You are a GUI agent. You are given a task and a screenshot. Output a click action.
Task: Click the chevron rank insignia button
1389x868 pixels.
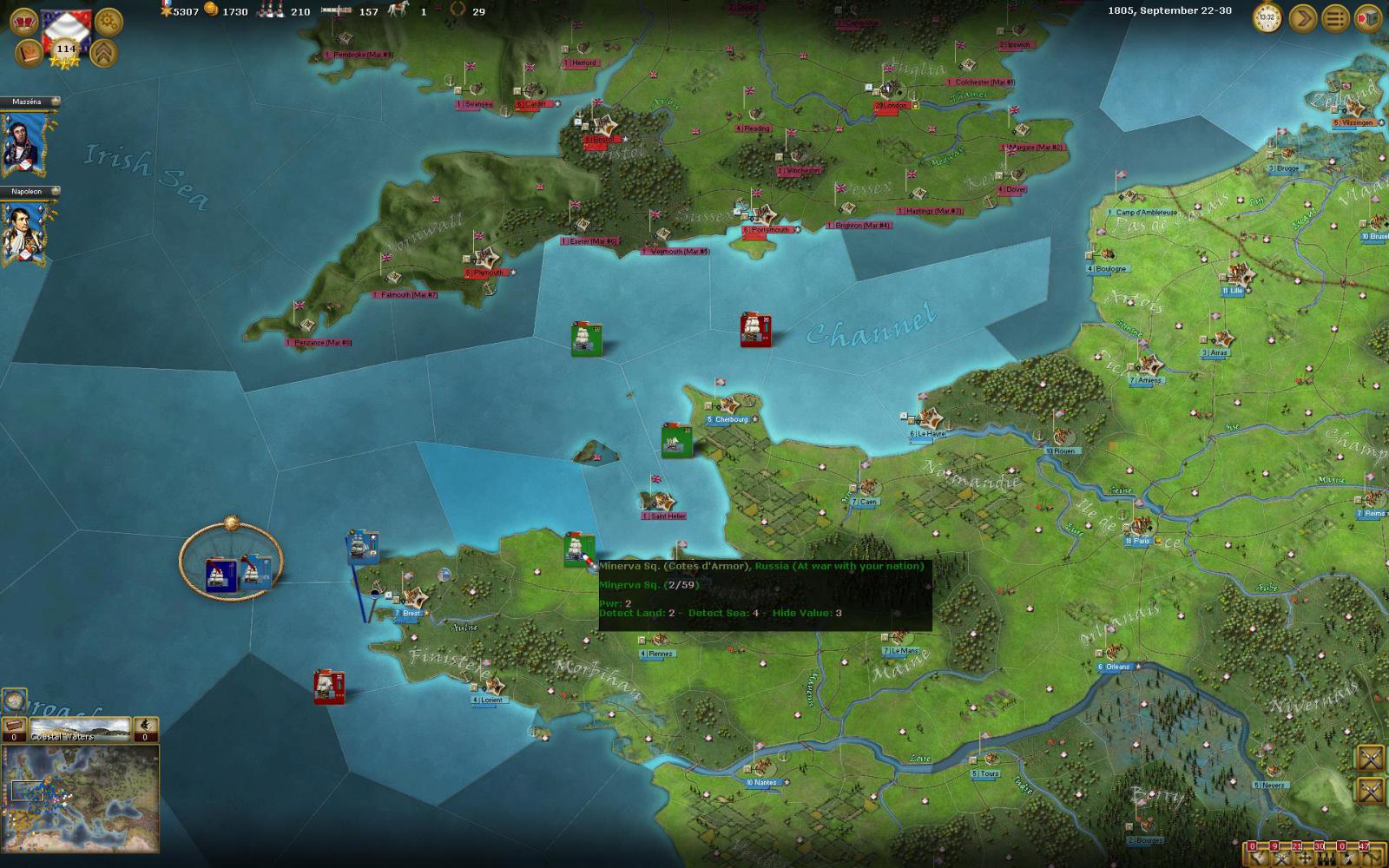coord(105,52)
